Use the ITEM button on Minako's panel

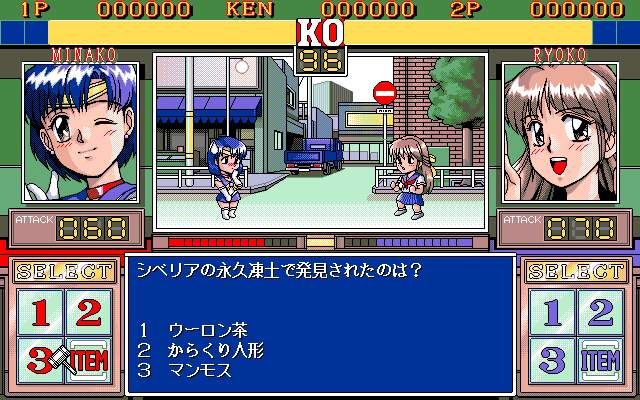[88, 360]
